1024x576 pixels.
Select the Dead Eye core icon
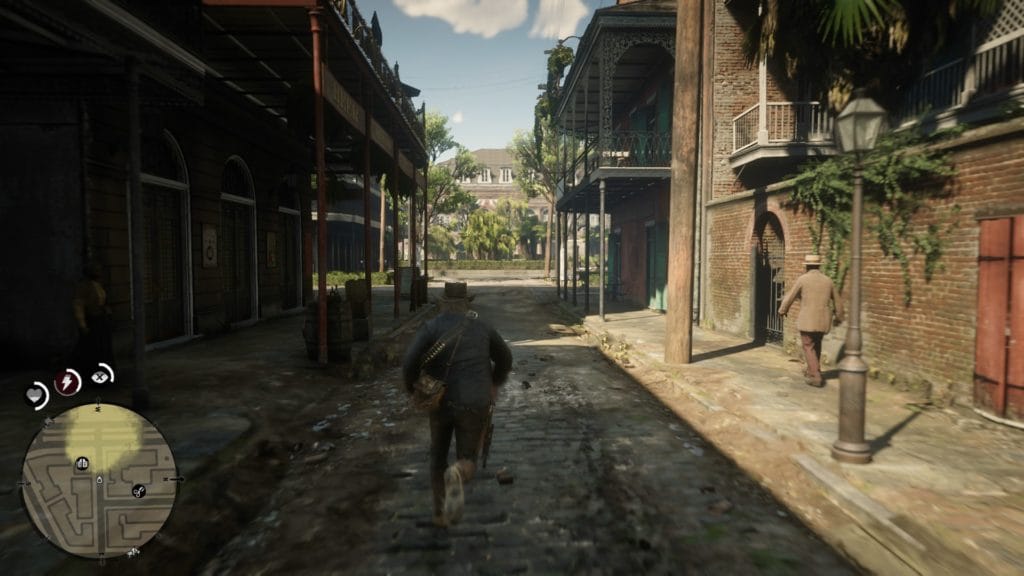[x=101, y=375]
